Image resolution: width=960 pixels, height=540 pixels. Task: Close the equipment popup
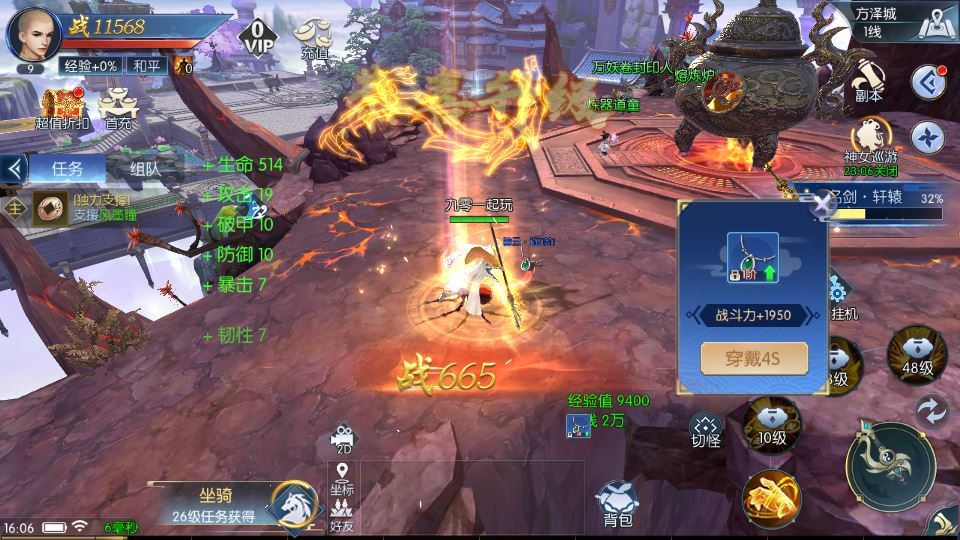822,205
